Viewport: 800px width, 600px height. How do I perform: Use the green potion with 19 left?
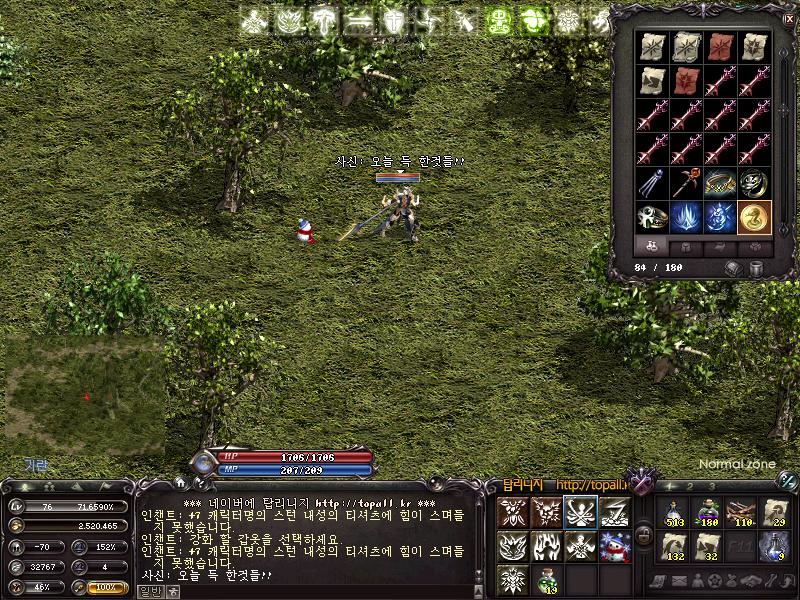pyautogui.click(x=546, y=579)
